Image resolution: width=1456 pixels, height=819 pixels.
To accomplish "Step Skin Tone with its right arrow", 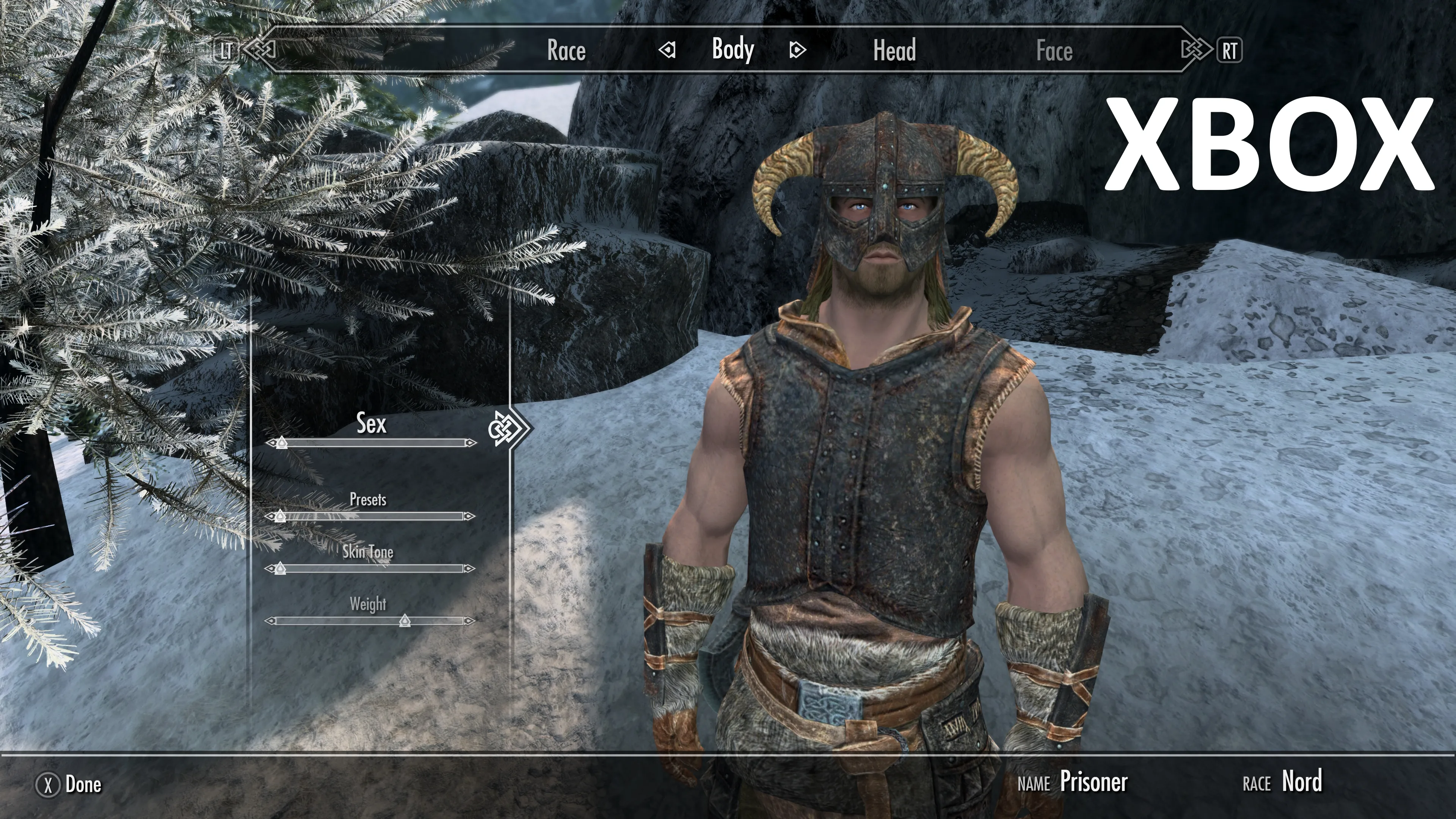I will (x=469, y=568).
